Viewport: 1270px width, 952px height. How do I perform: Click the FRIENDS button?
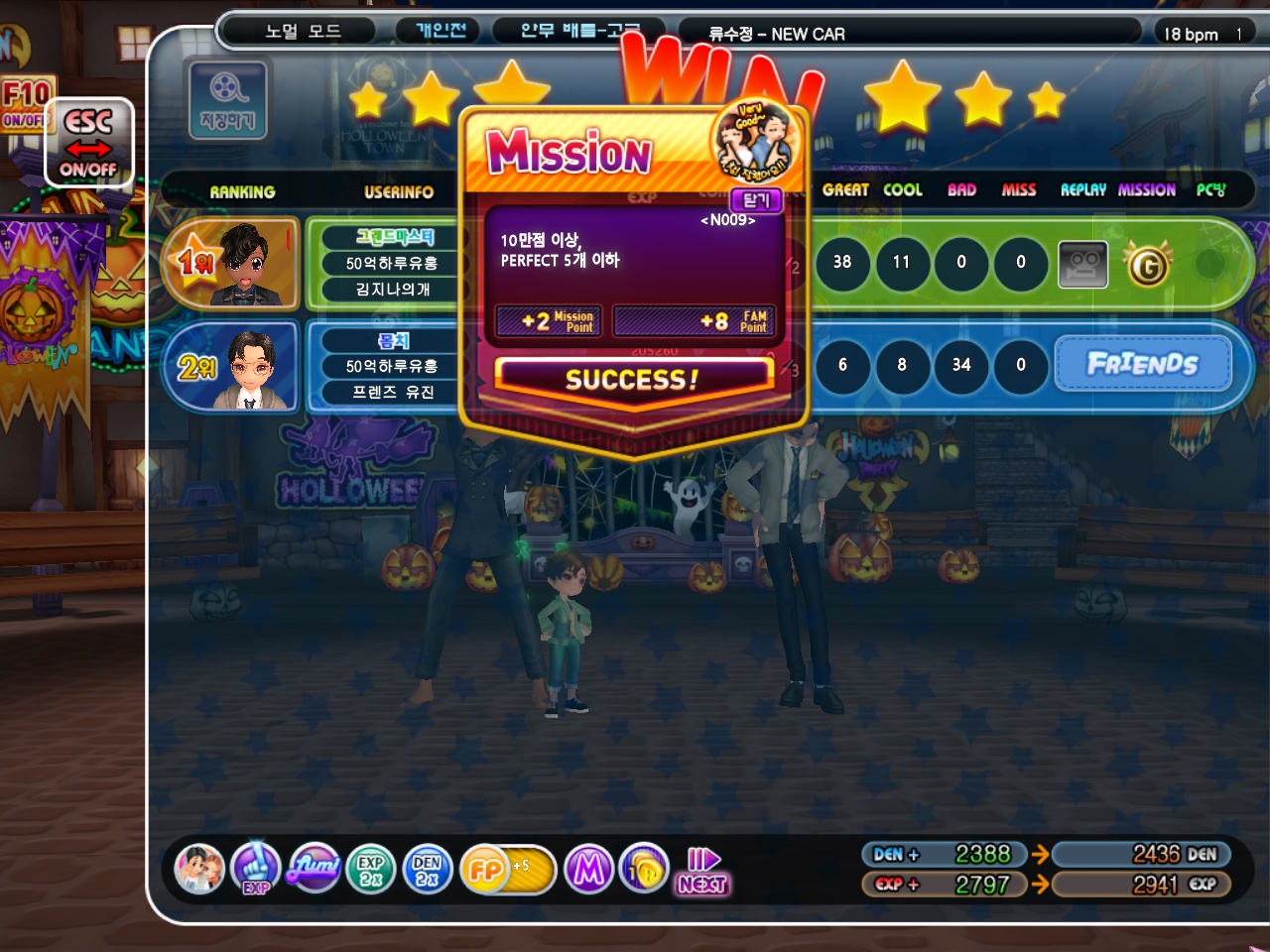(x=1142, y=364)
